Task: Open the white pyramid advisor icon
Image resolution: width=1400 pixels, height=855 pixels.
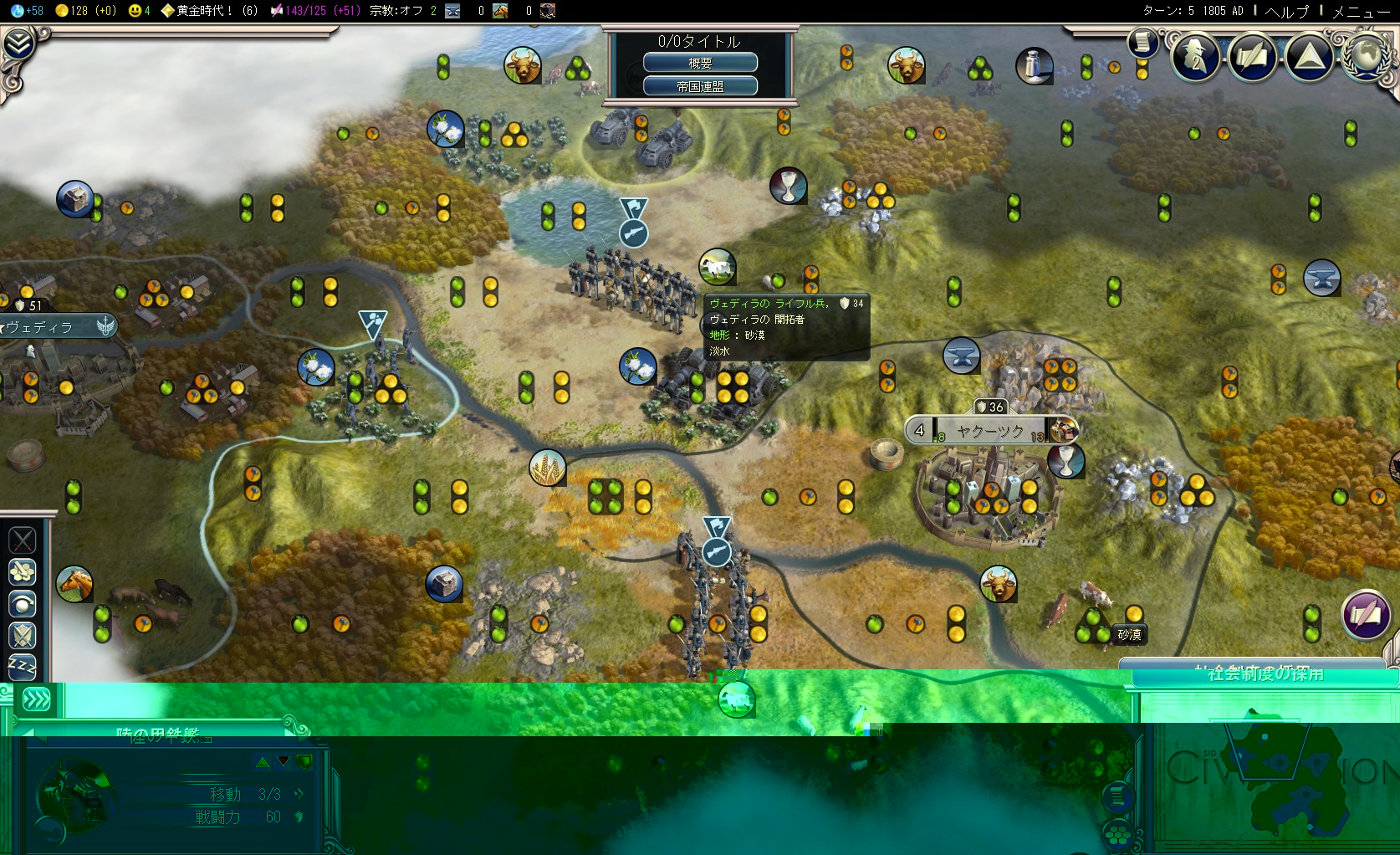Action: (x=1309, y=57)
